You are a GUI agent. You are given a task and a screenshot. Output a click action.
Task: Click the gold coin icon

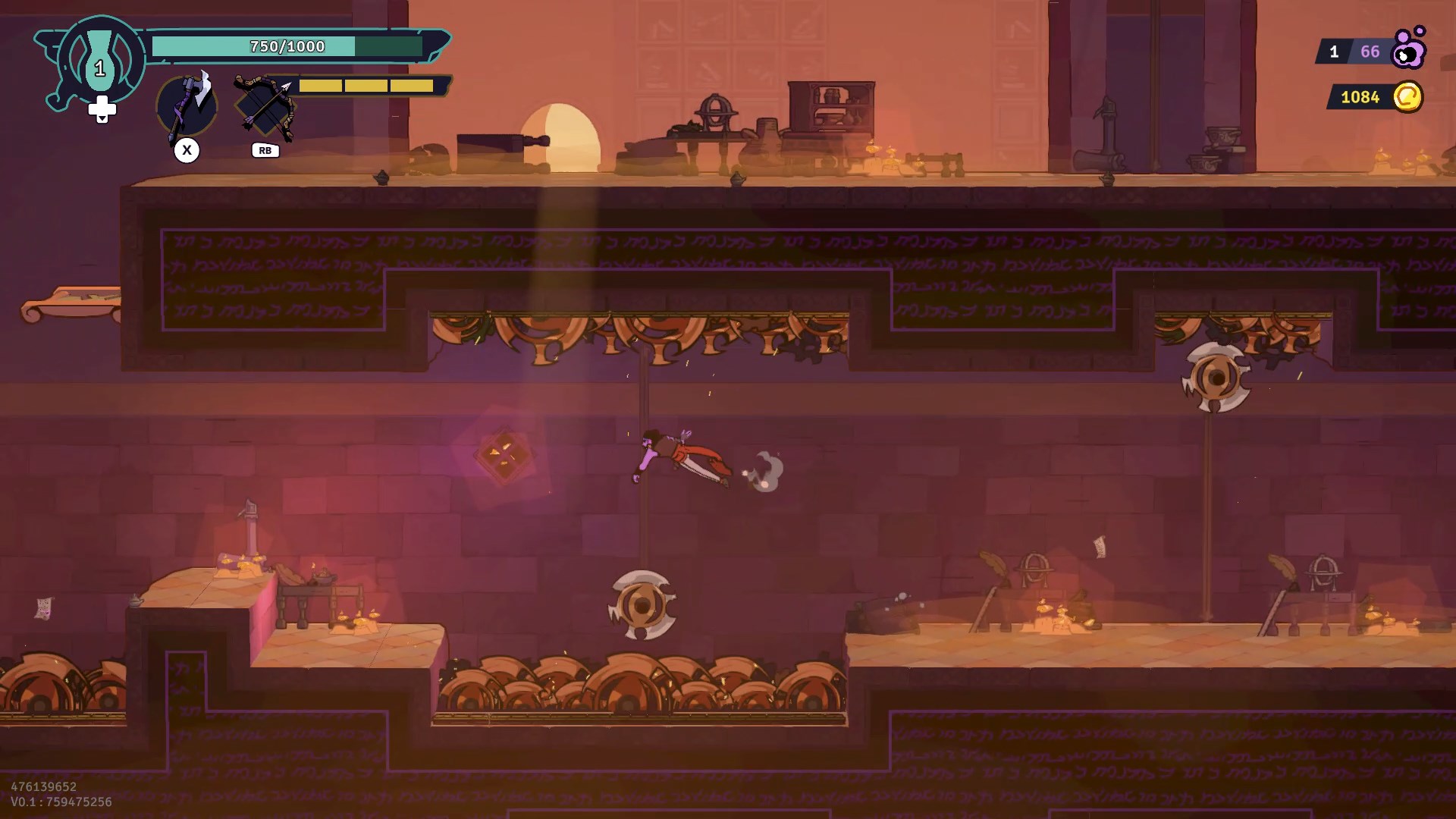tap(1407, 97)
